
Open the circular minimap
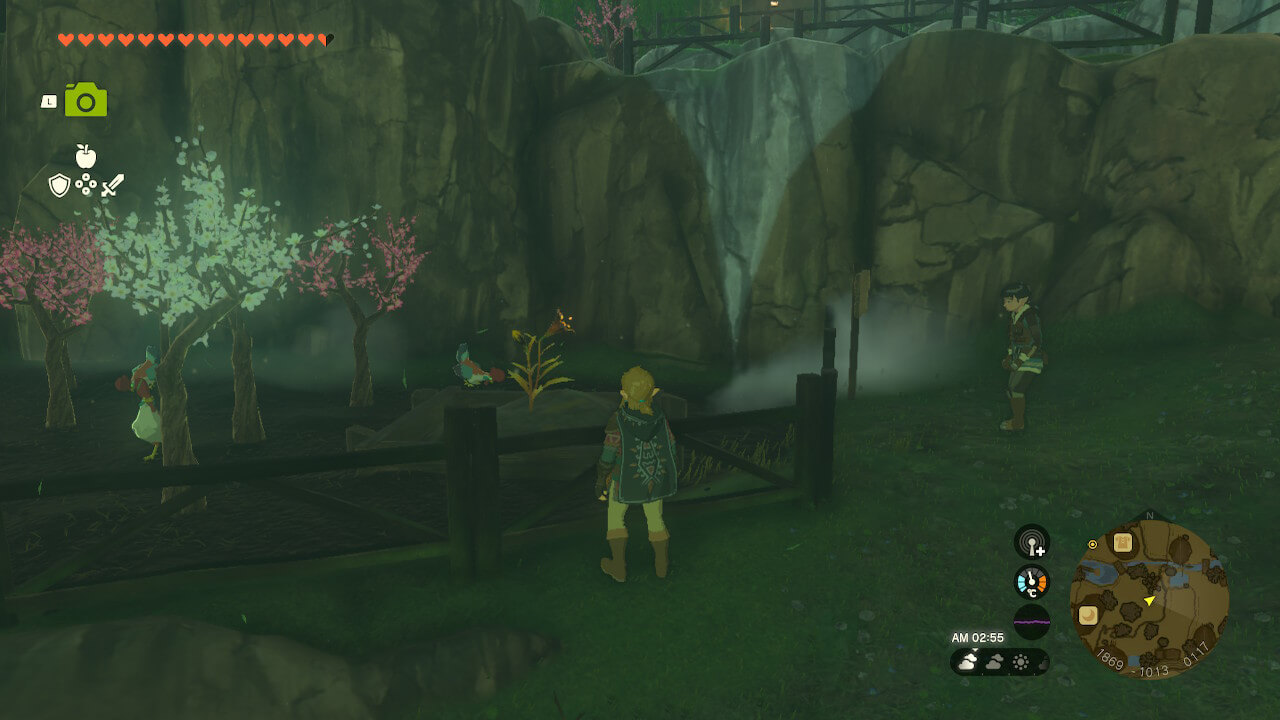pos(1149,600)
